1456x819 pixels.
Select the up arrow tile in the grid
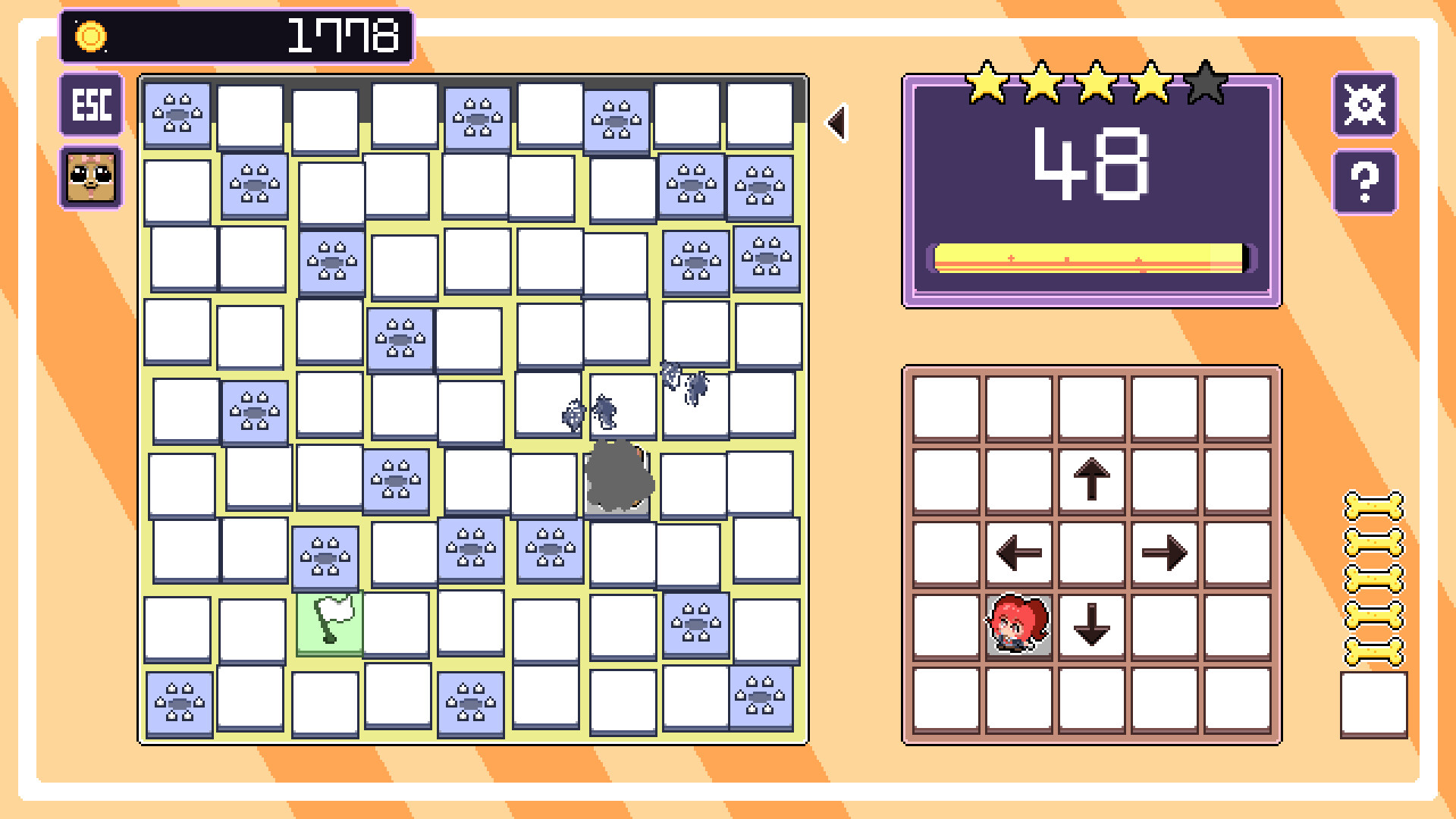[1090, 480]
